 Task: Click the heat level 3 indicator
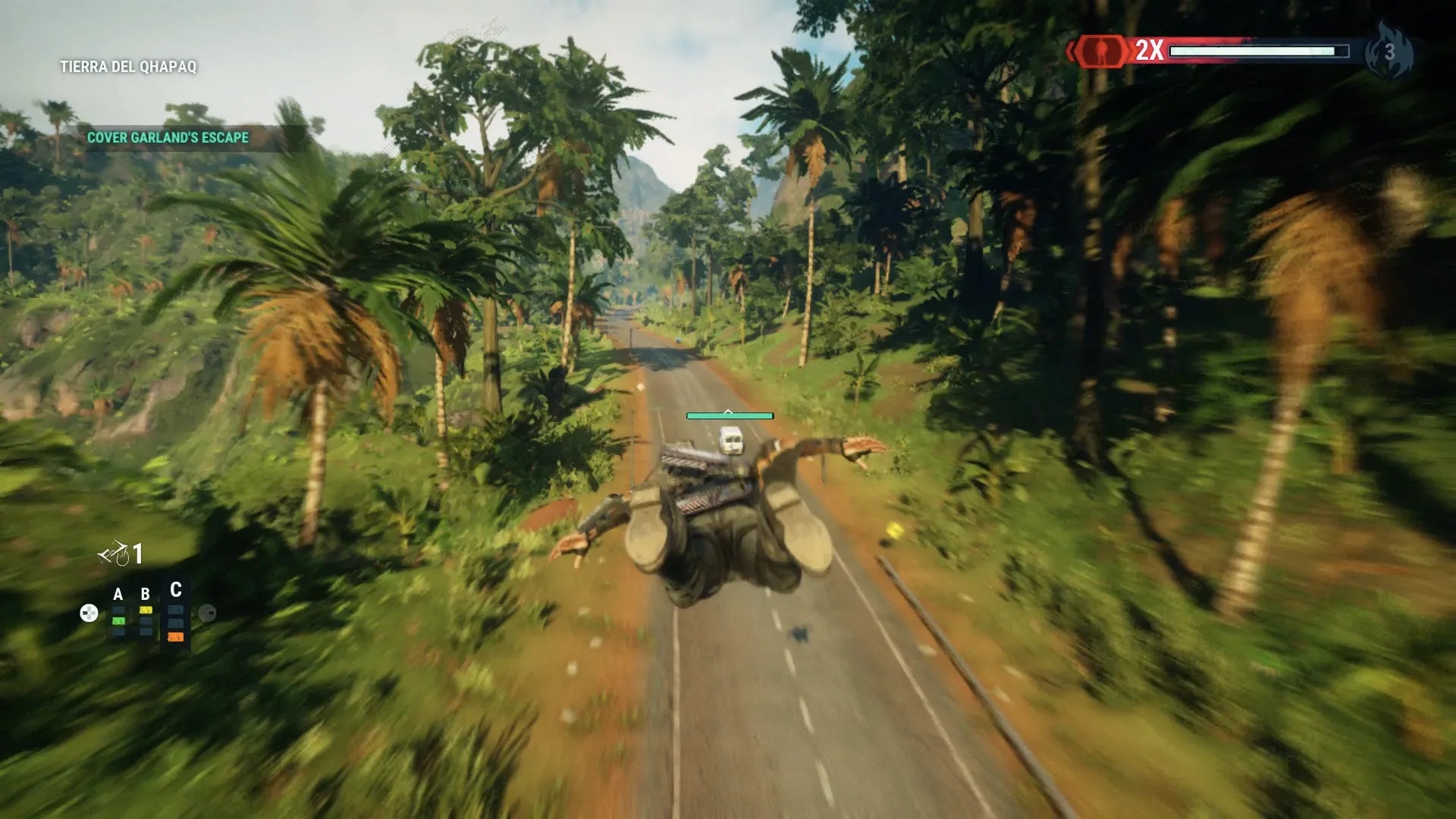(x=1389, y=52)
